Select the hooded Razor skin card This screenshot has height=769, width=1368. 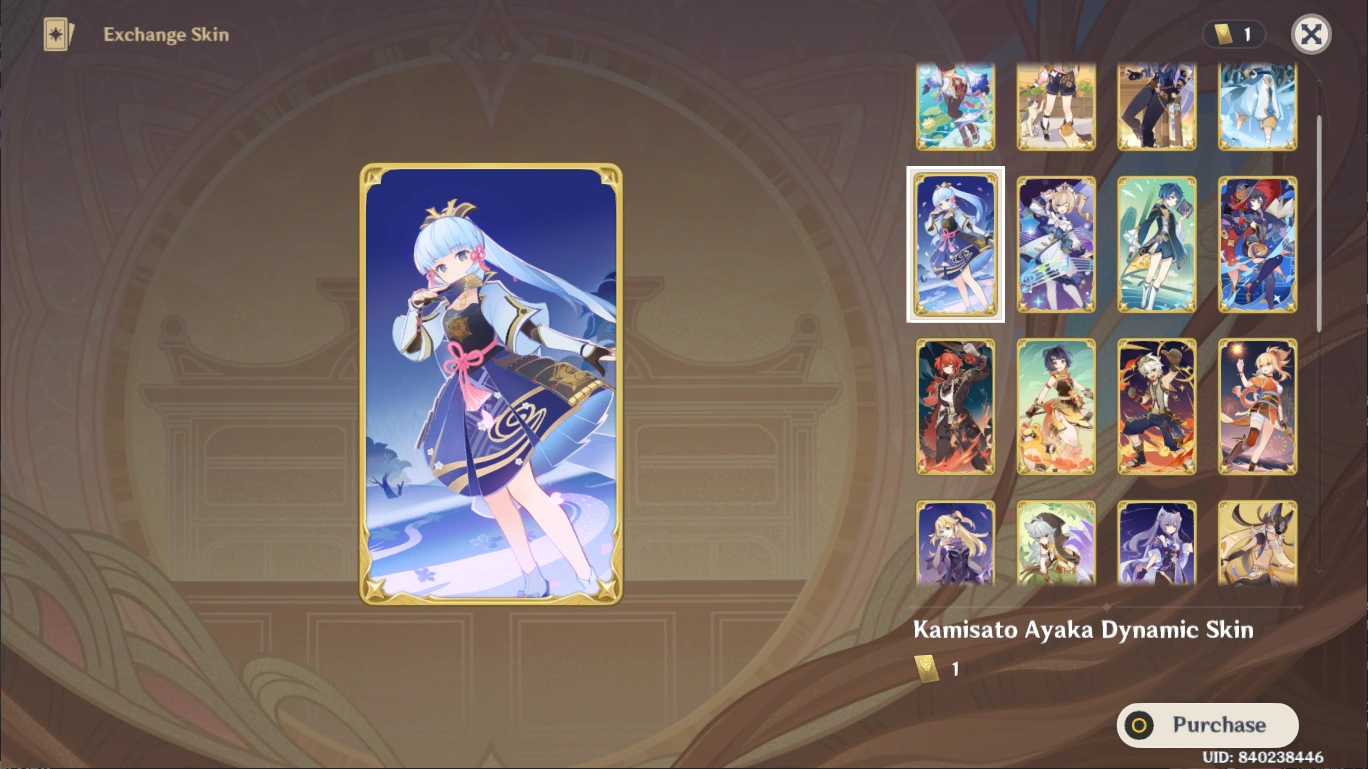point(1056,545)
